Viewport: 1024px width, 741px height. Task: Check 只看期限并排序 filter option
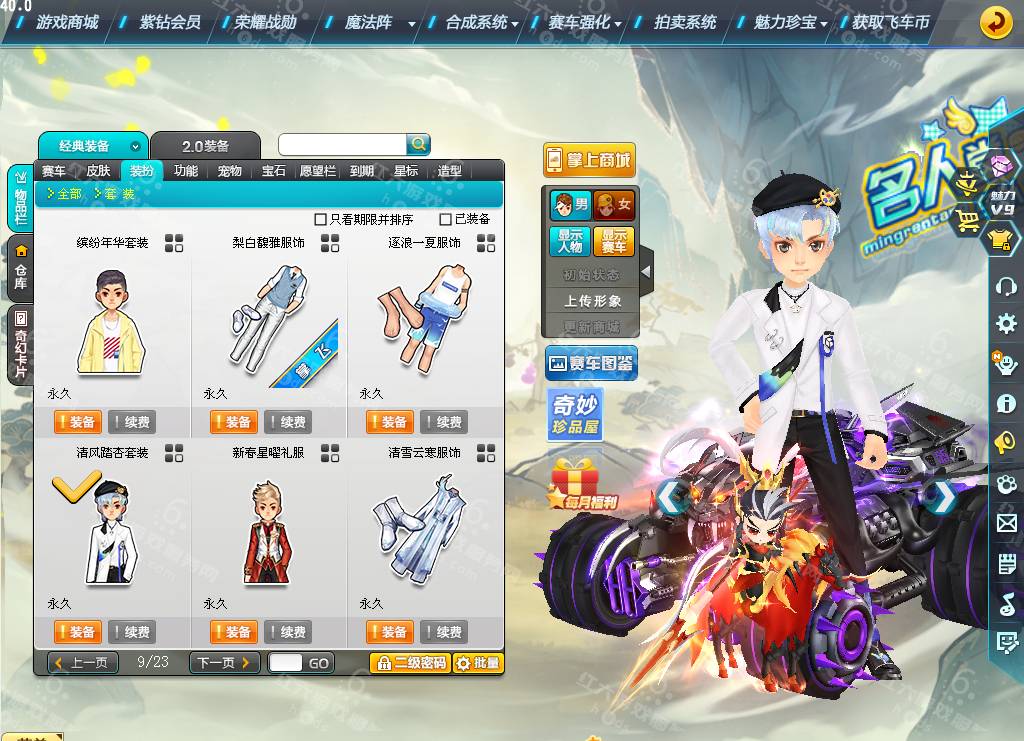[x=321, y=220]
